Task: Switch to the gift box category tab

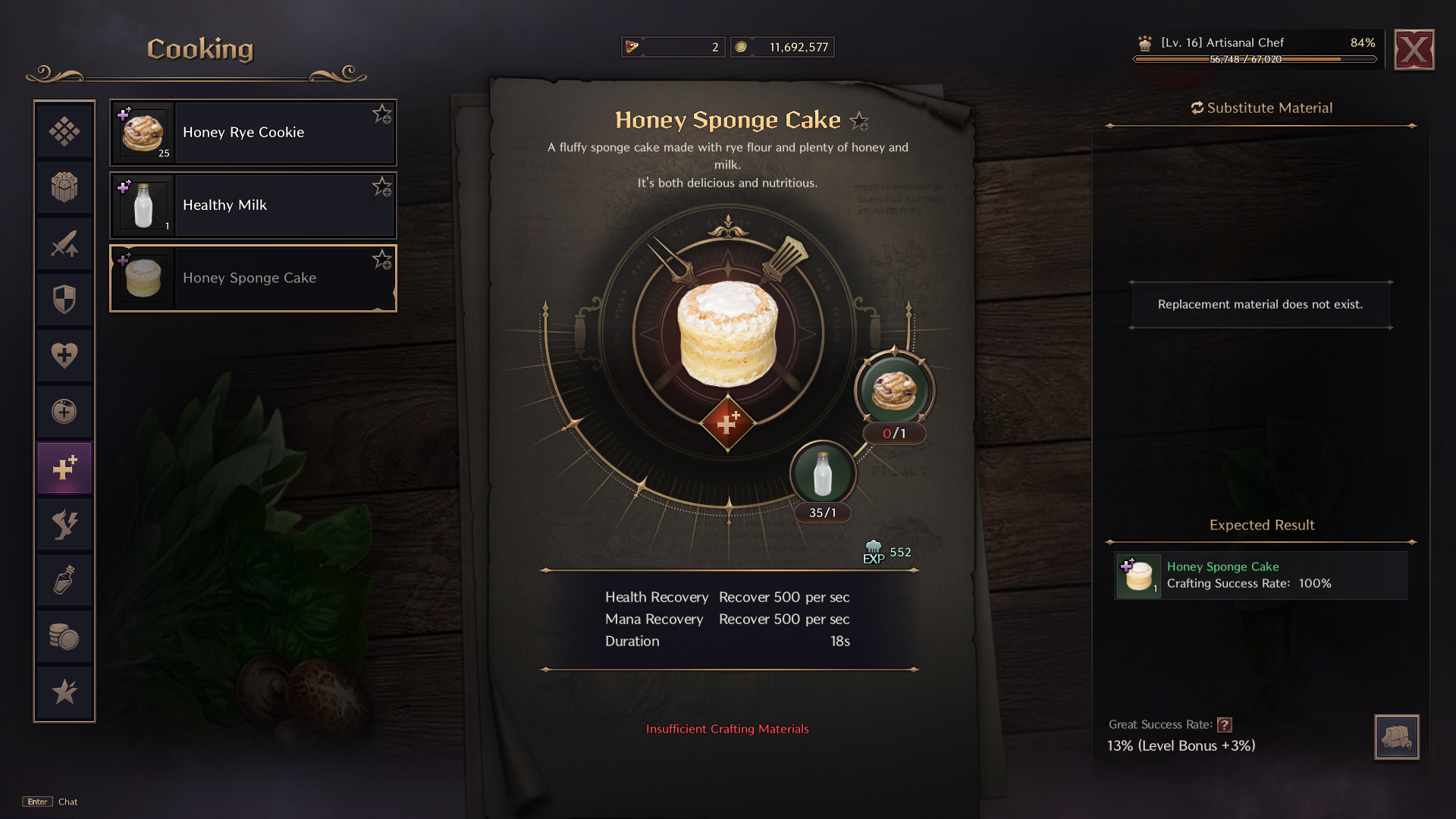Action: point(64,187)
